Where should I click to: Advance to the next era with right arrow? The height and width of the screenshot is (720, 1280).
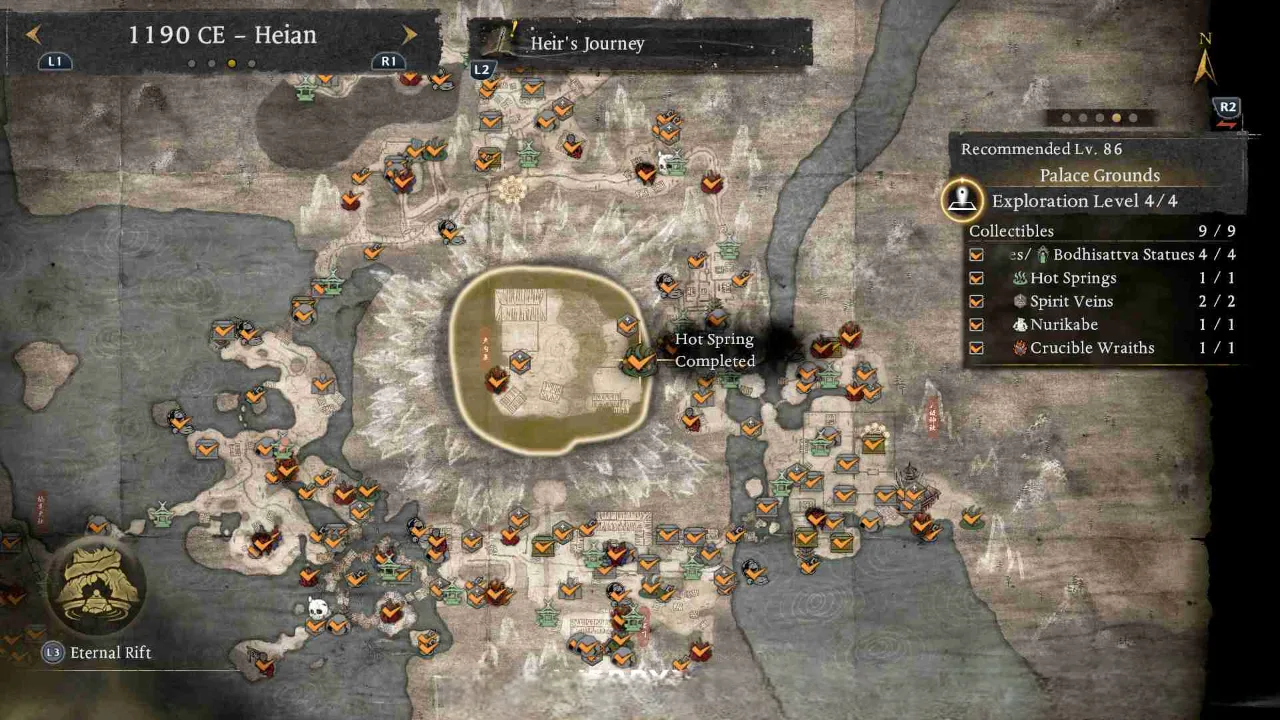(409, 35)
